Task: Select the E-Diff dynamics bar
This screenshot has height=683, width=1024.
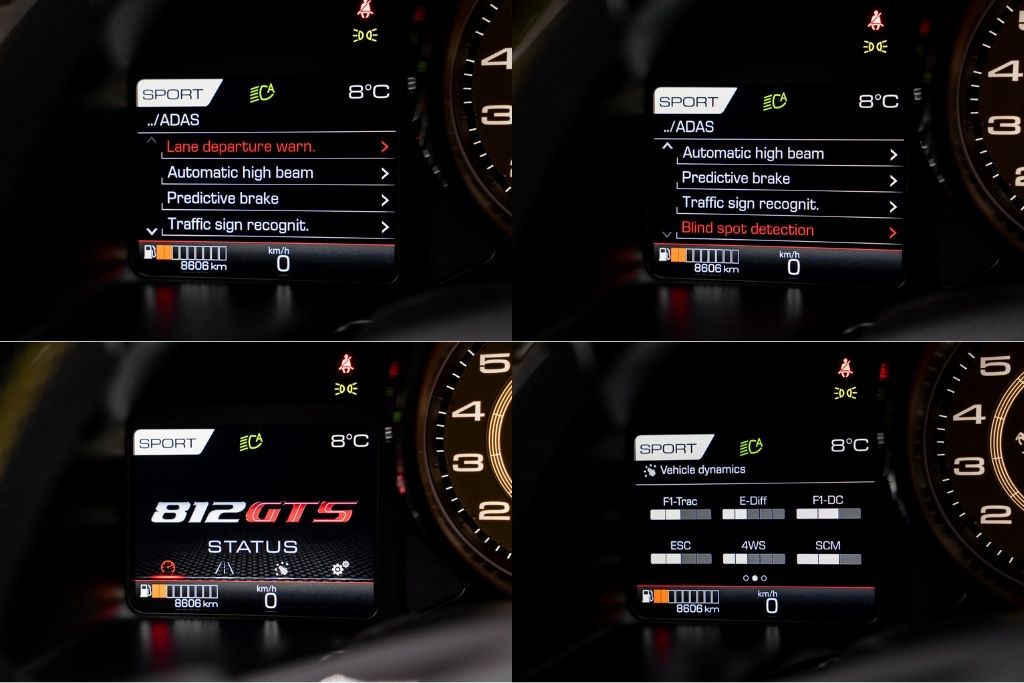Action: 754,514
